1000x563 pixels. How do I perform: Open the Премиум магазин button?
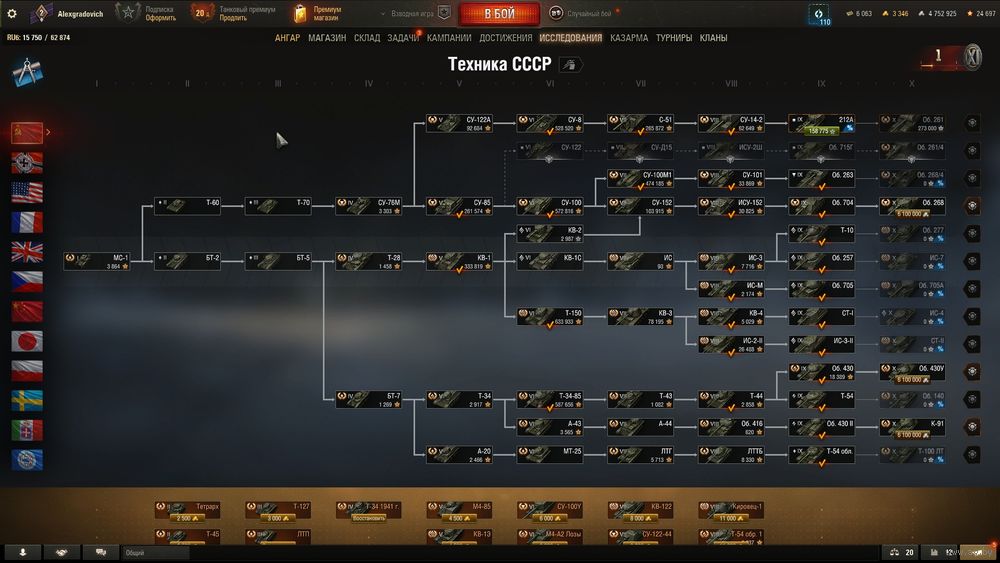(318, 14)
